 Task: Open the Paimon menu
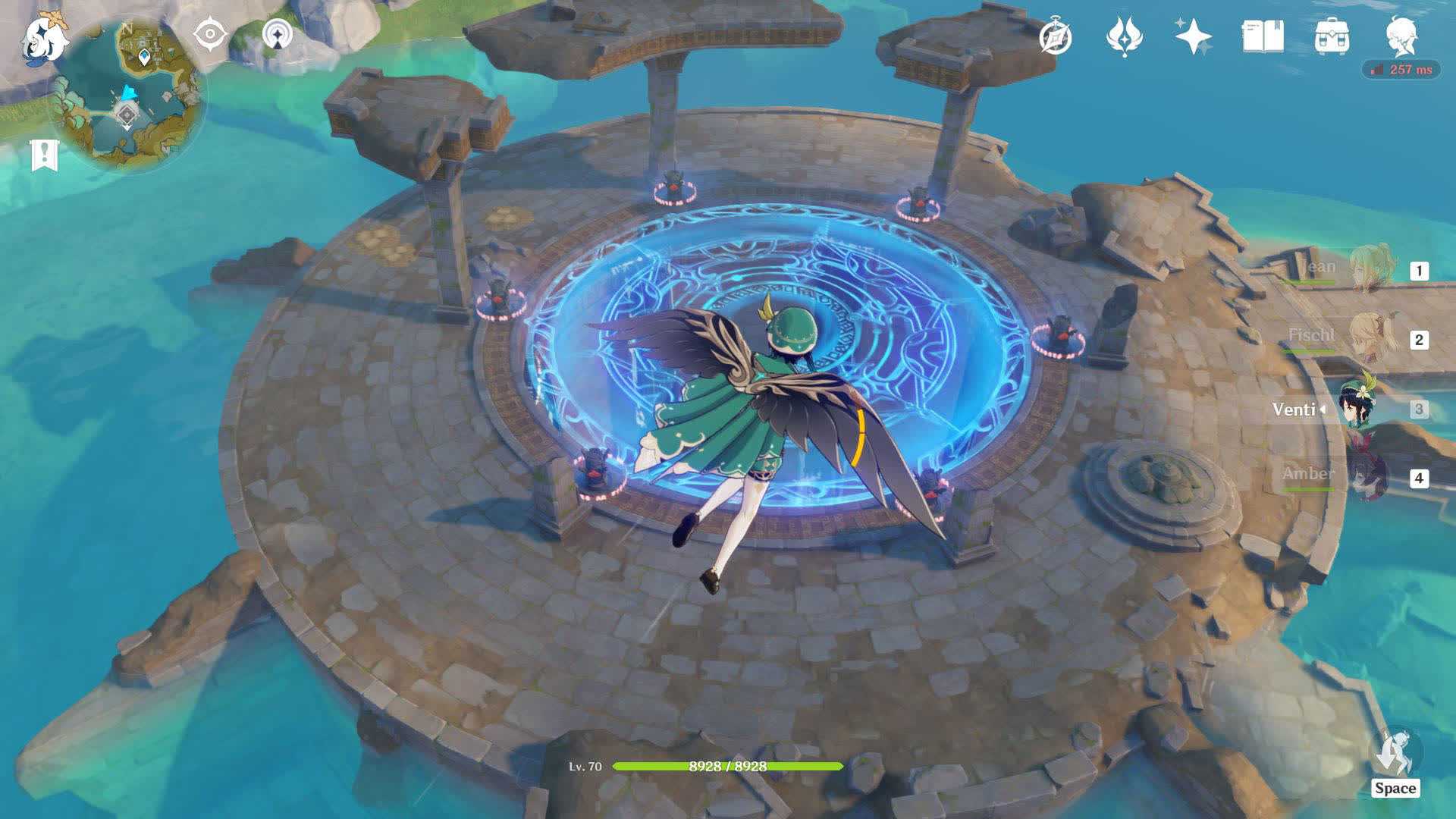point(44,38)
